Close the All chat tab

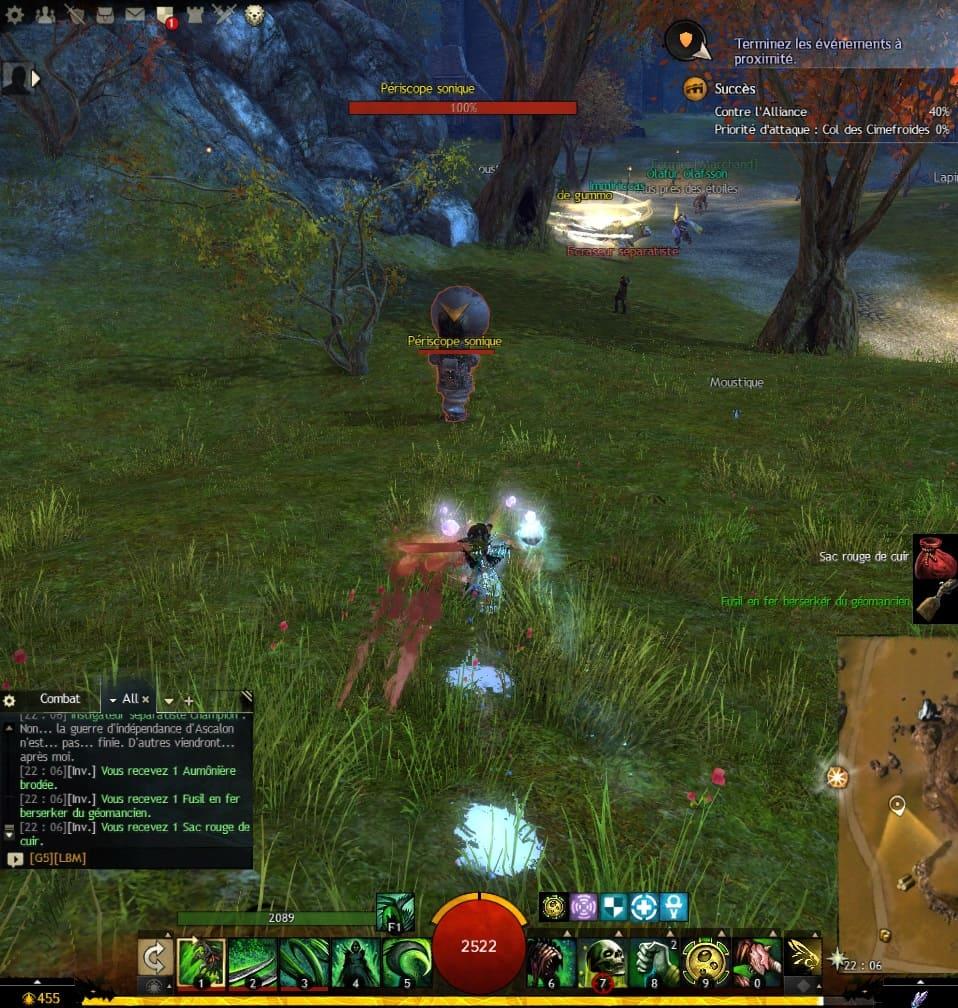[145, 700]
